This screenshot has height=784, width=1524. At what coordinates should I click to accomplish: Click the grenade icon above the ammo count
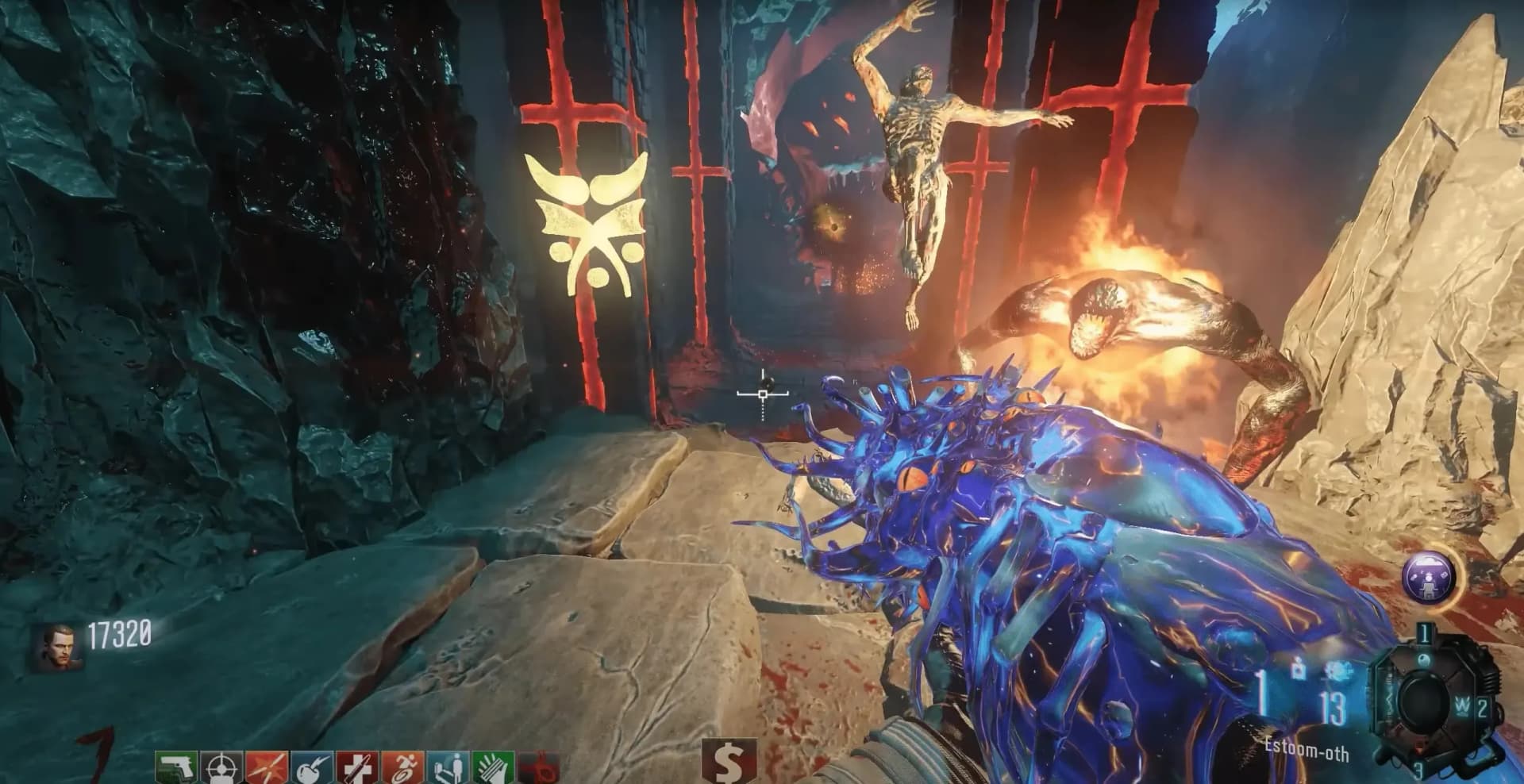[1298, 669]
